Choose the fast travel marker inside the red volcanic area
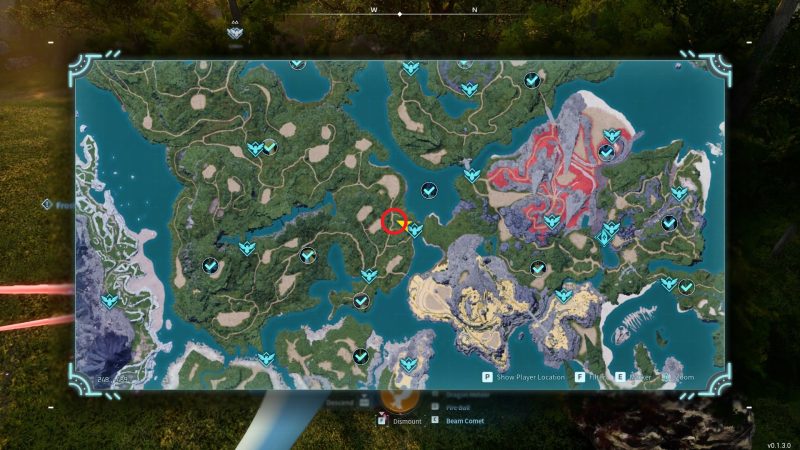The height and width of the screenshot is (450, 800). (549, 221)
